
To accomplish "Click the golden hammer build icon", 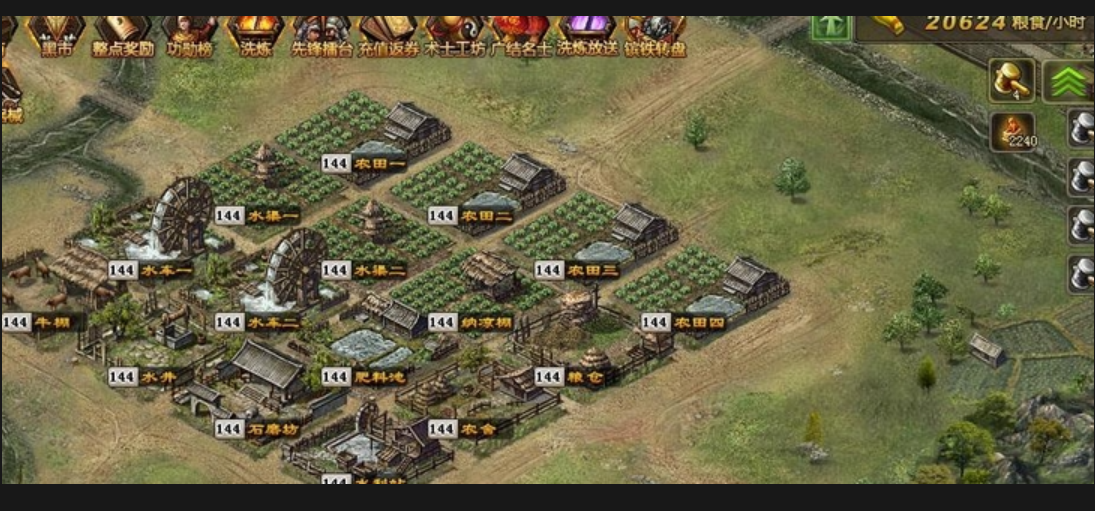I will tap(1012, 80).
